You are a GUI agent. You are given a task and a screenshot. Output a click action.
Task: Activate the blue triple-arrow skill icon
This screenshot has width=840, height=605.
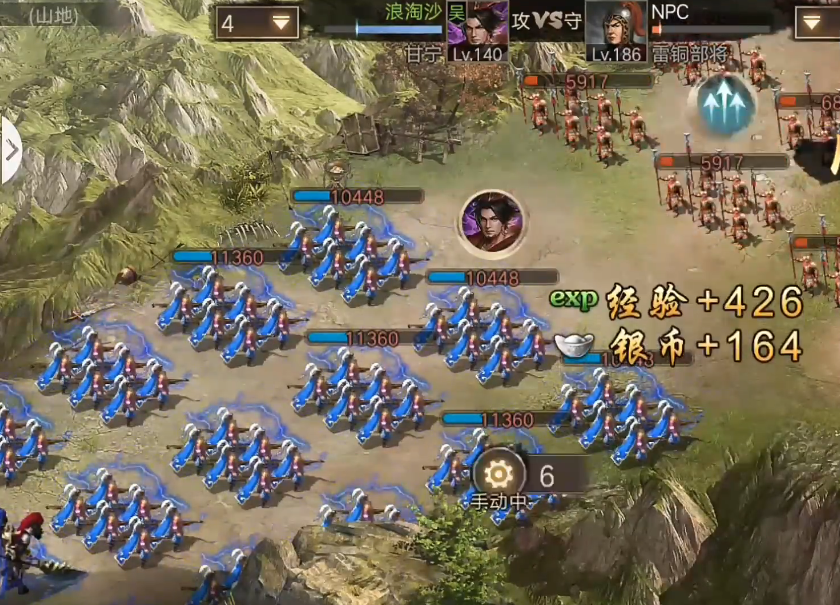pyautogui.click(x=726, y=103)
